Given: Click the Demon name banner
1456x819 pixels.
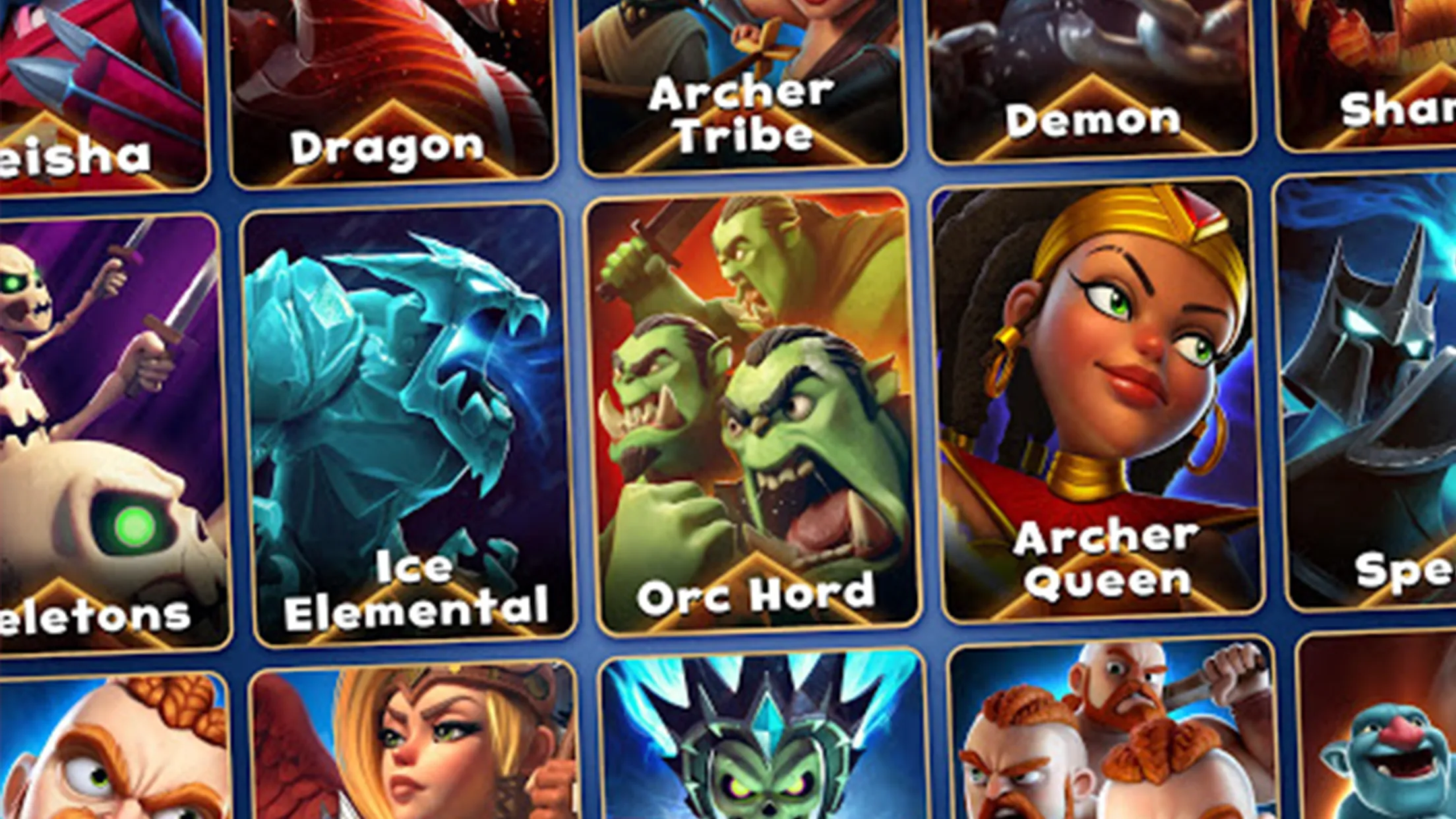Looking at the screenshot, I should tap(1093, 119).
